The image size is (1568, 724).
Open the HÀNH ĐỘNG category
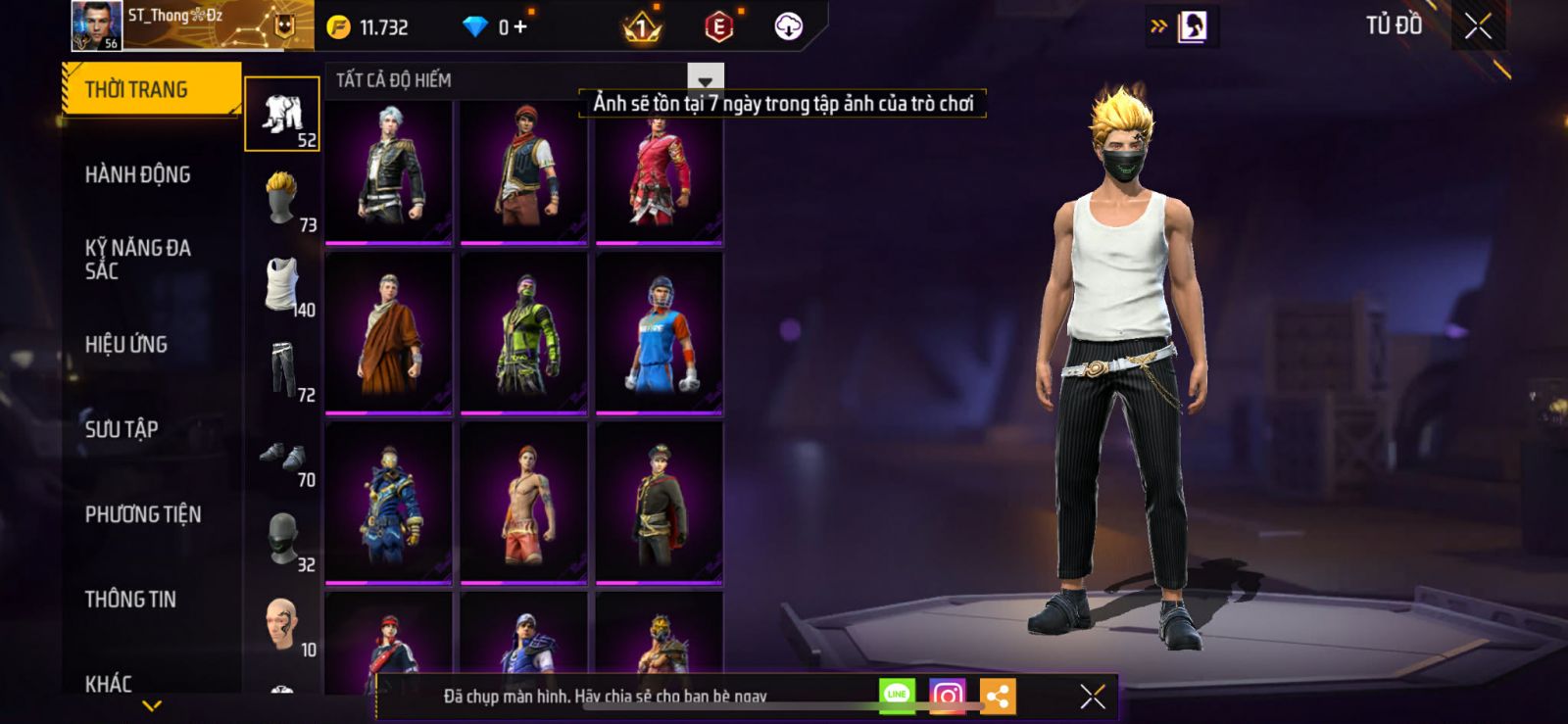[x=138, y=174]
